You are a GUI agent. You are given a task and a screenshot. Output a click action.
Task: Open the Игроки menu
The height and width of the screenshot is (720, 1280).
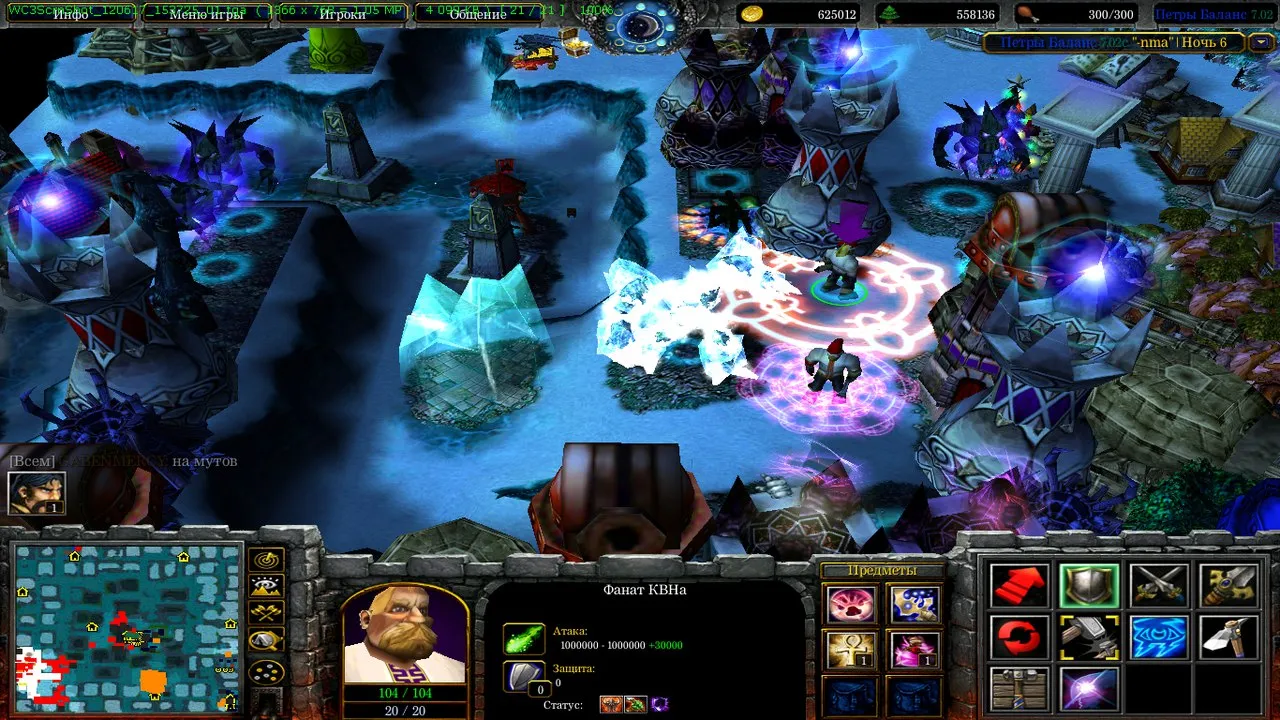pyautogui.click(x=342, y=14)
